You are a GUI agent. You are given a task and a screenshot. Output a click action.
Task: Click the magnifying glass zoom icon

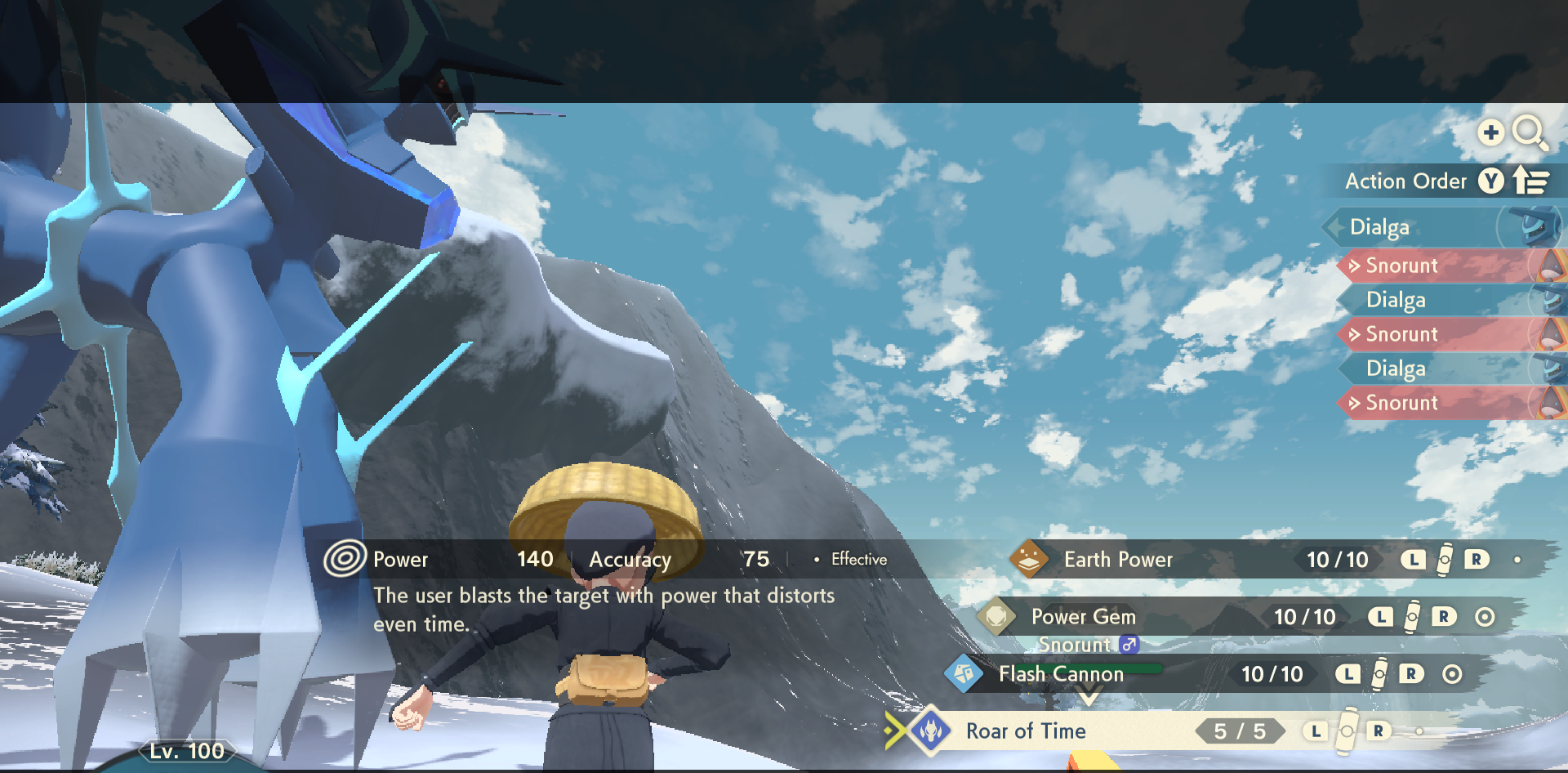(1528, 132)
